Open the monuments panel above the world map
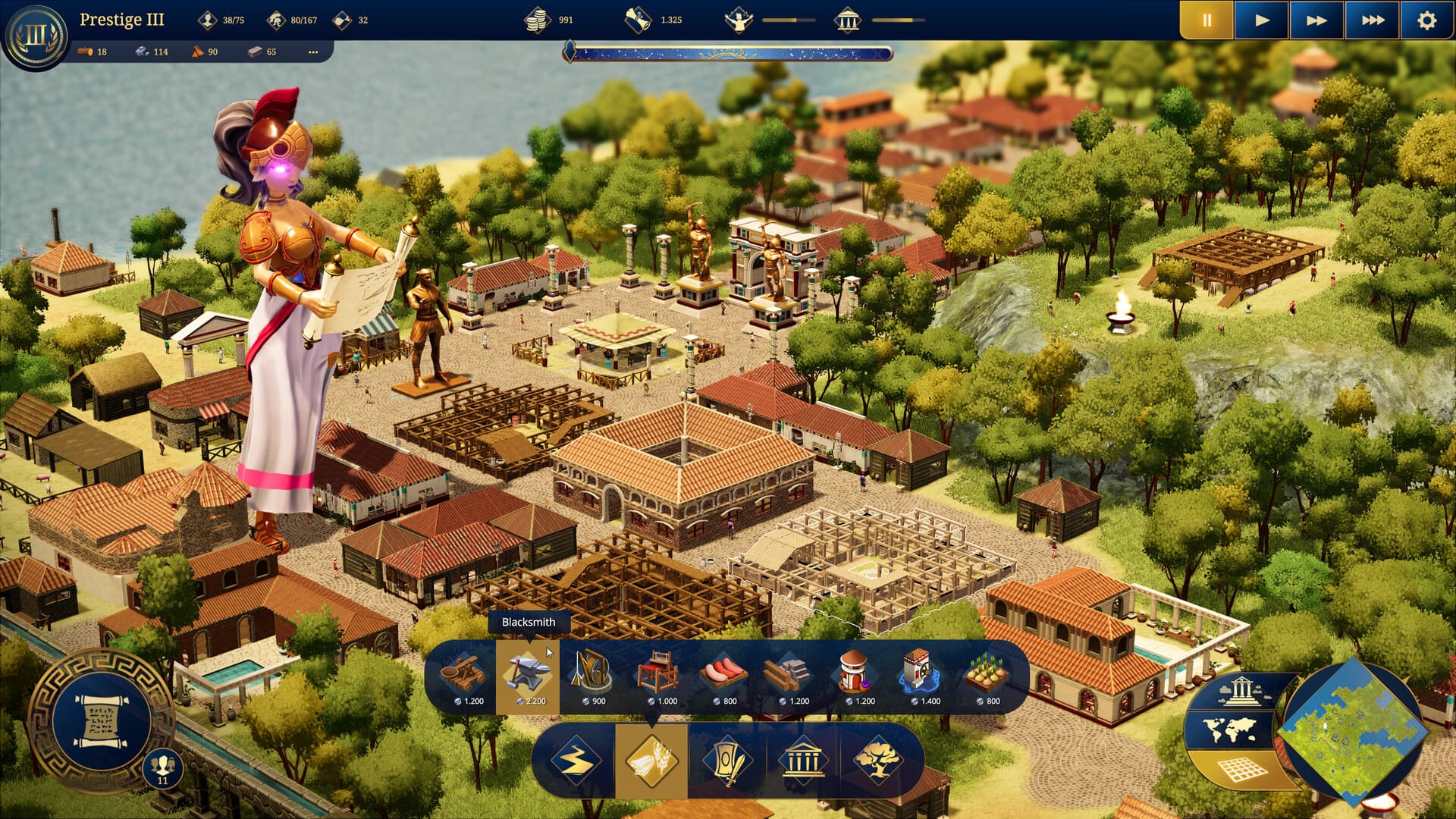Viewport: 1456px width, 819px height. (x=1241, y=691)
